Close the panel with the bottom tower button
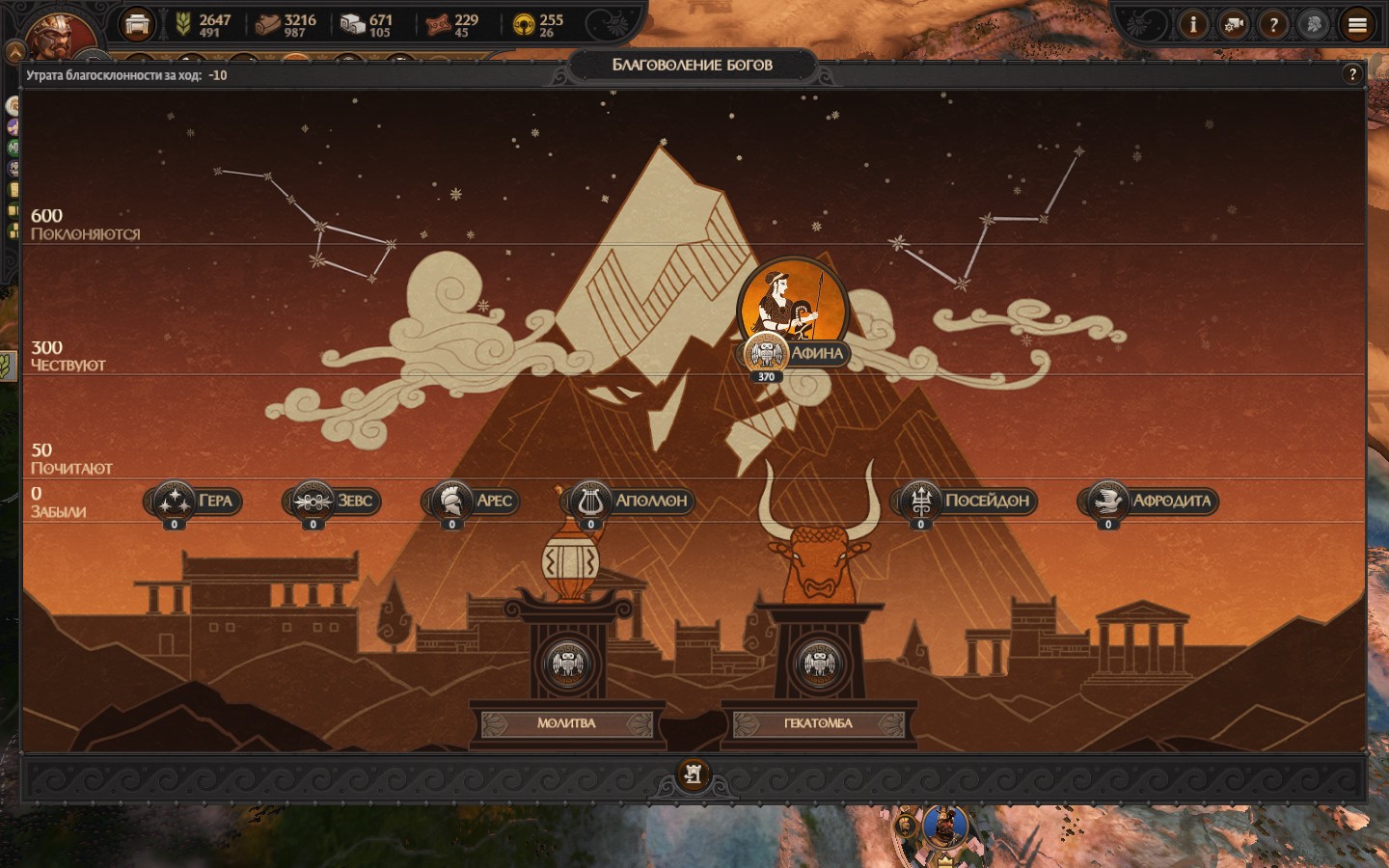1389x868 pixels. 693,773
